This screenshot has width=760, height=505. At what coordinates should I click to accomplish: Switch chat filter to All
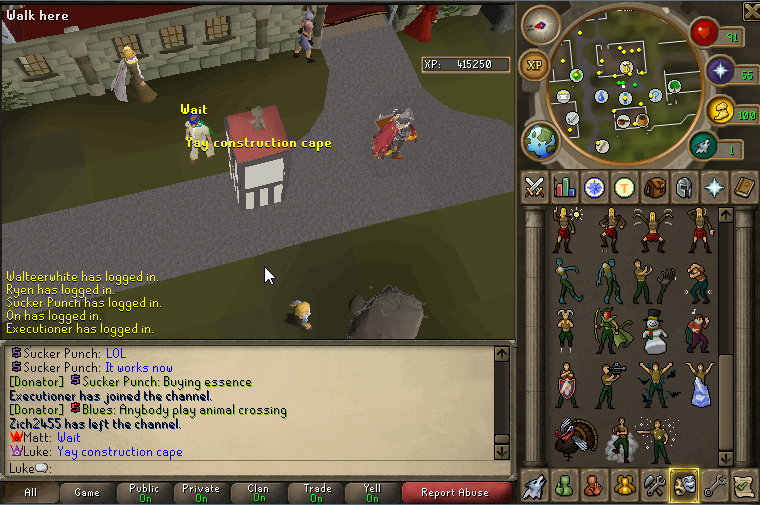pyautogui.click(x=30, y=492)
